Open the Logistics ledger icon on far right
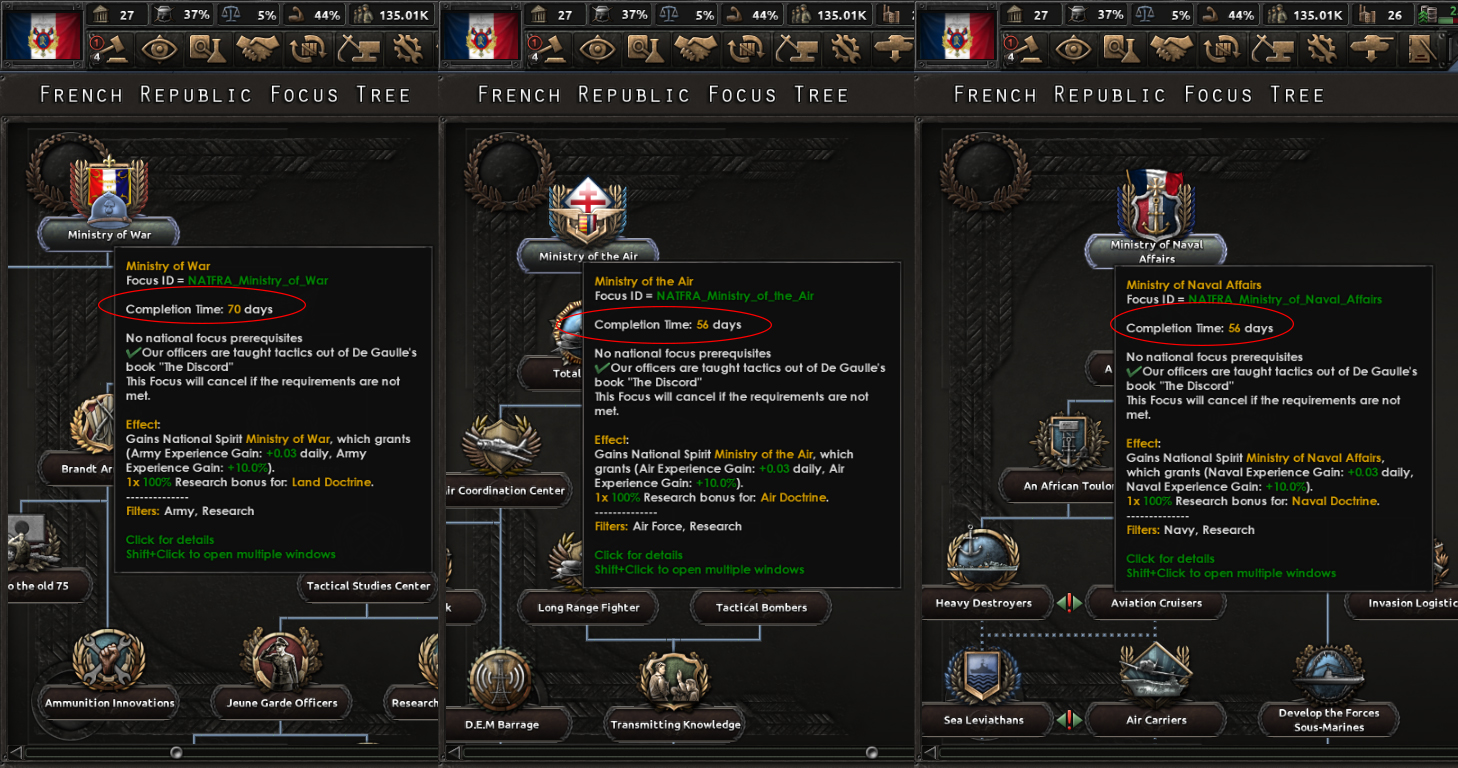The width and height of the screenshot is (1458, 768). 1422,47
